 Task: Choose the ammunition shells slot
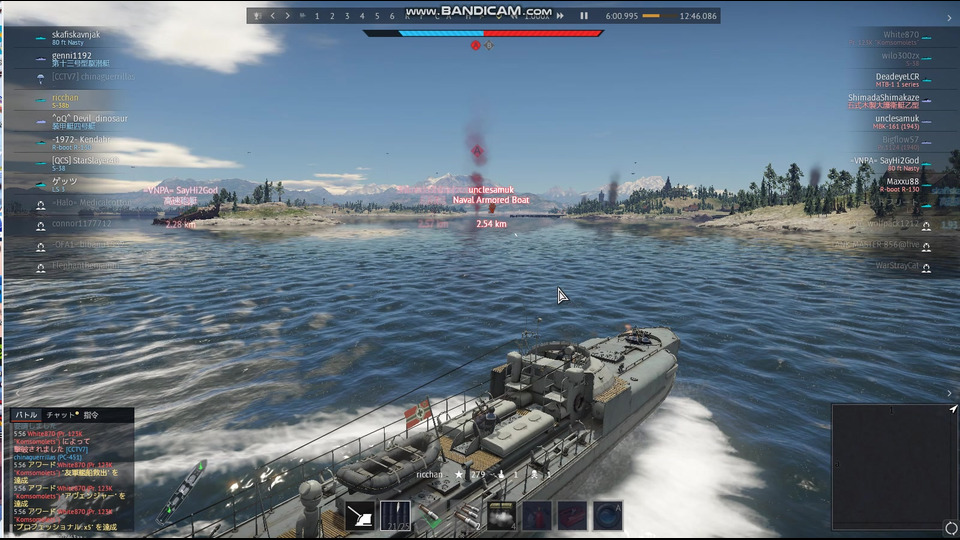coord(465,515)
